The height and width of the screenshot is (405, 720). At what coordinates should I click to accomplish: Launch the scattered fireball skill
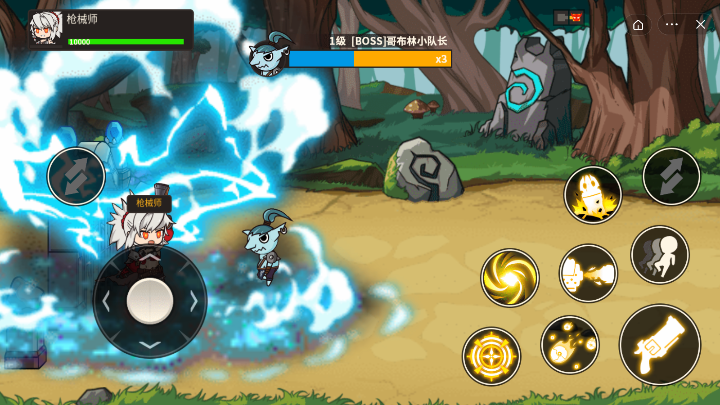tap(570, 345)
